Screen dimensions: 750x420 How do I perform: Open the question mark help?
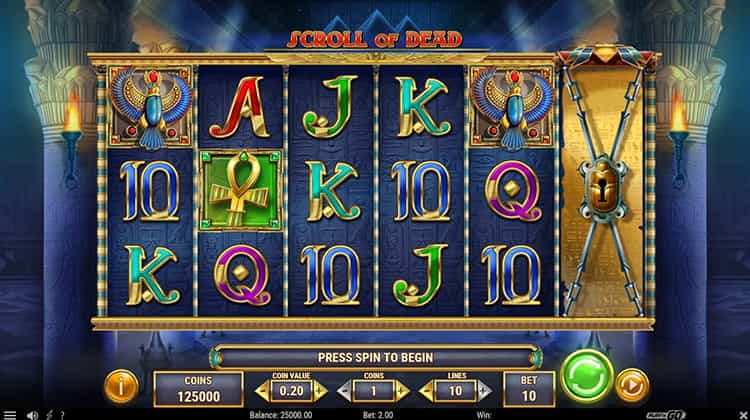60,414
